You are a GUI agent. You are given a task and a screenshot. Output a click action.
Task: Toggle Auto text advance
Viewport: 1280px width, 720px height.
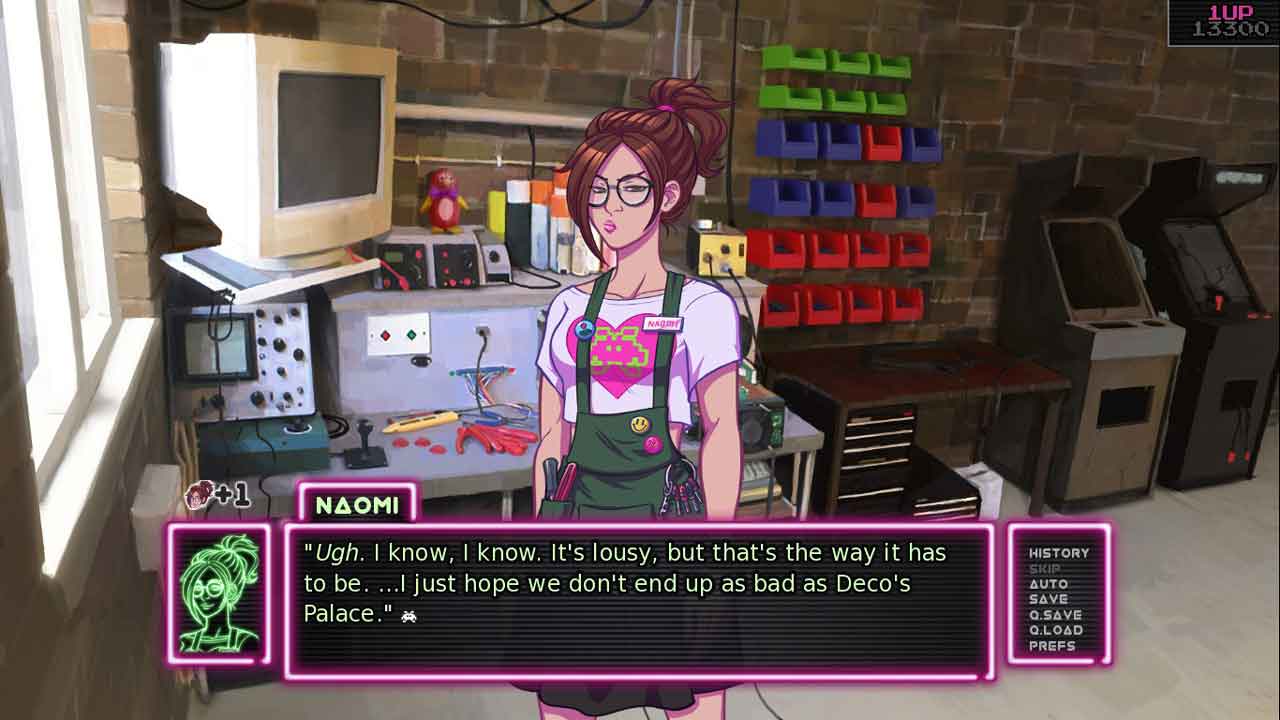click(1048, 584)
